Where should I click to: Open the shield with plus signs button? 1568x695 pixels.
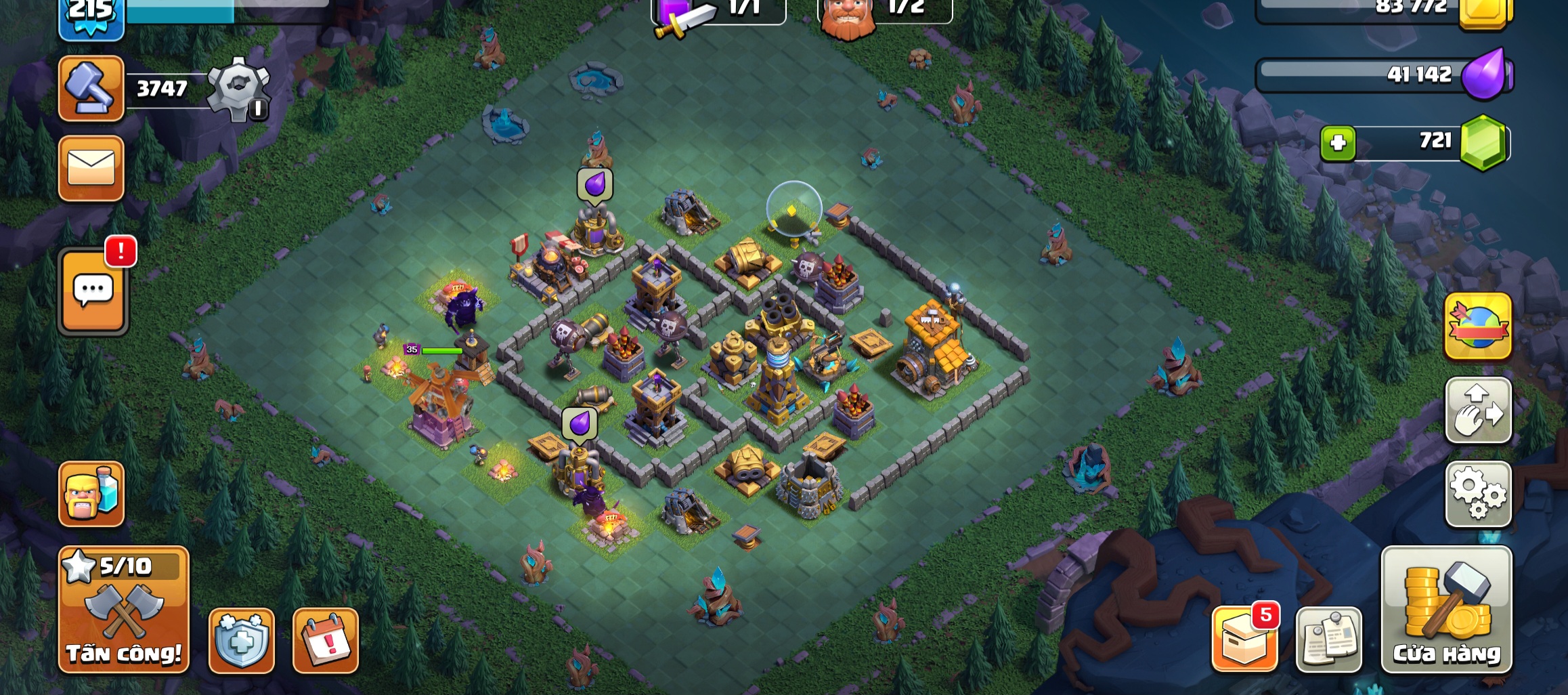pos(242,641)
